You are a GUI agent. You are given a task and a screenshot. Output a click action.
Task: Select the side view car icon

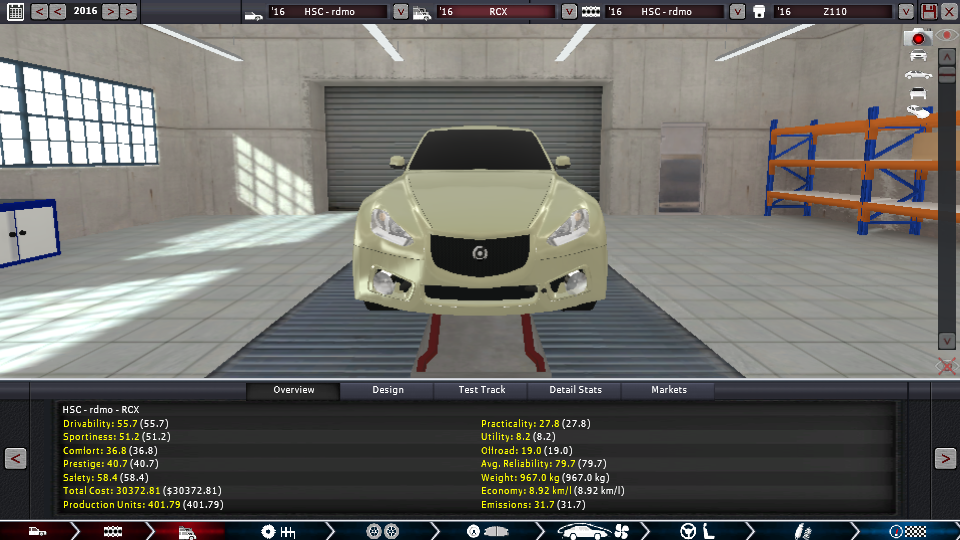[x=917, y=75]
